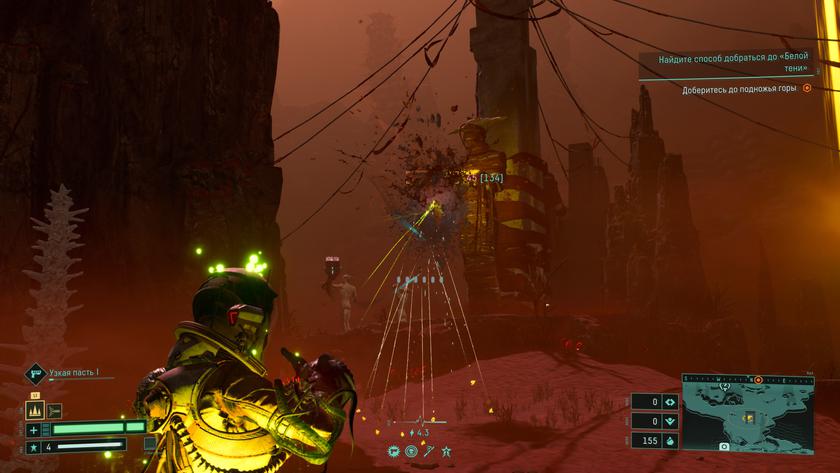
Task: Click the round concentric-circle buff icon
Action: click(x=410, y=451)
